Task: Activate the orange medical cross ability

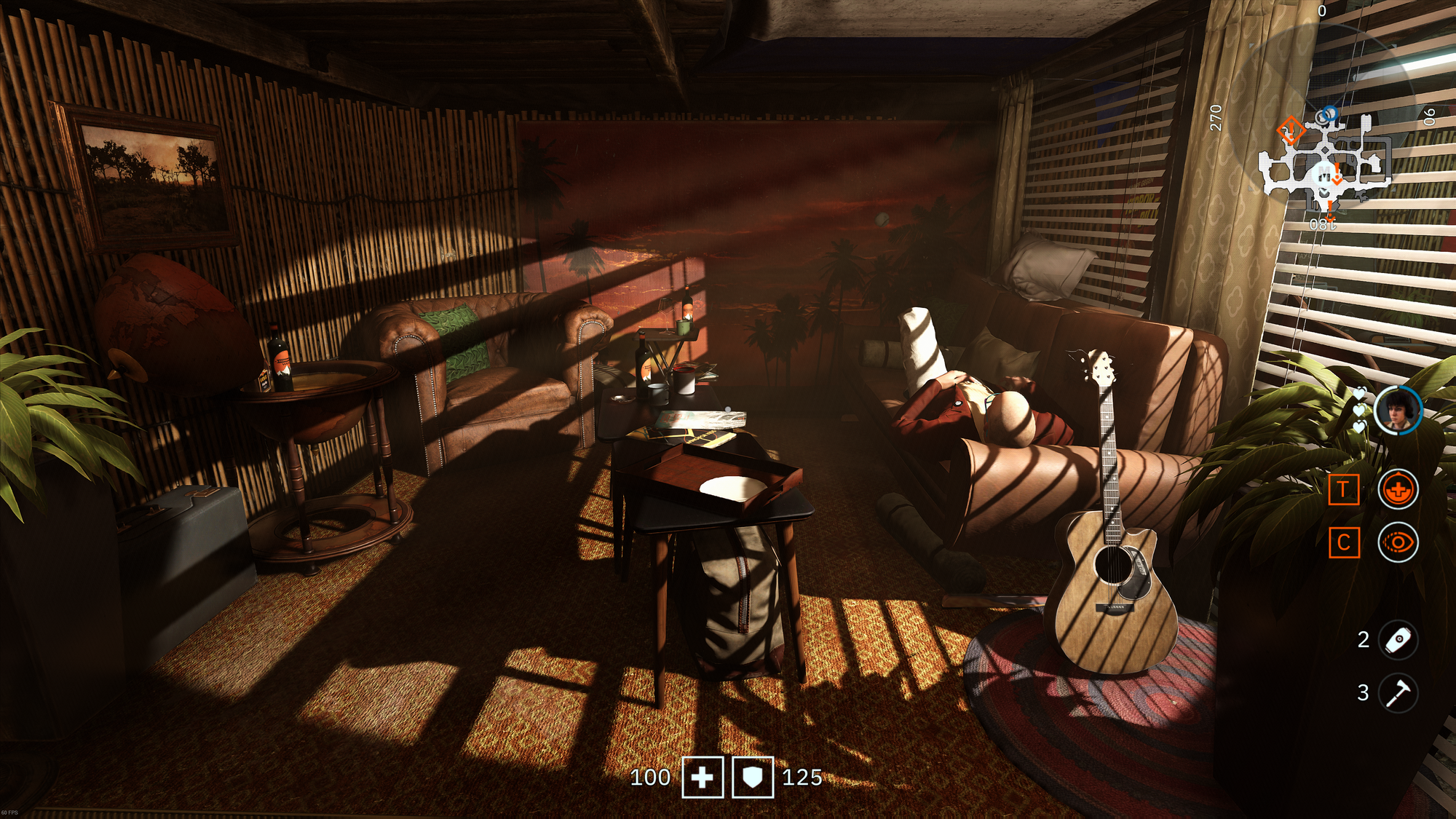Action: [1398, 489]
